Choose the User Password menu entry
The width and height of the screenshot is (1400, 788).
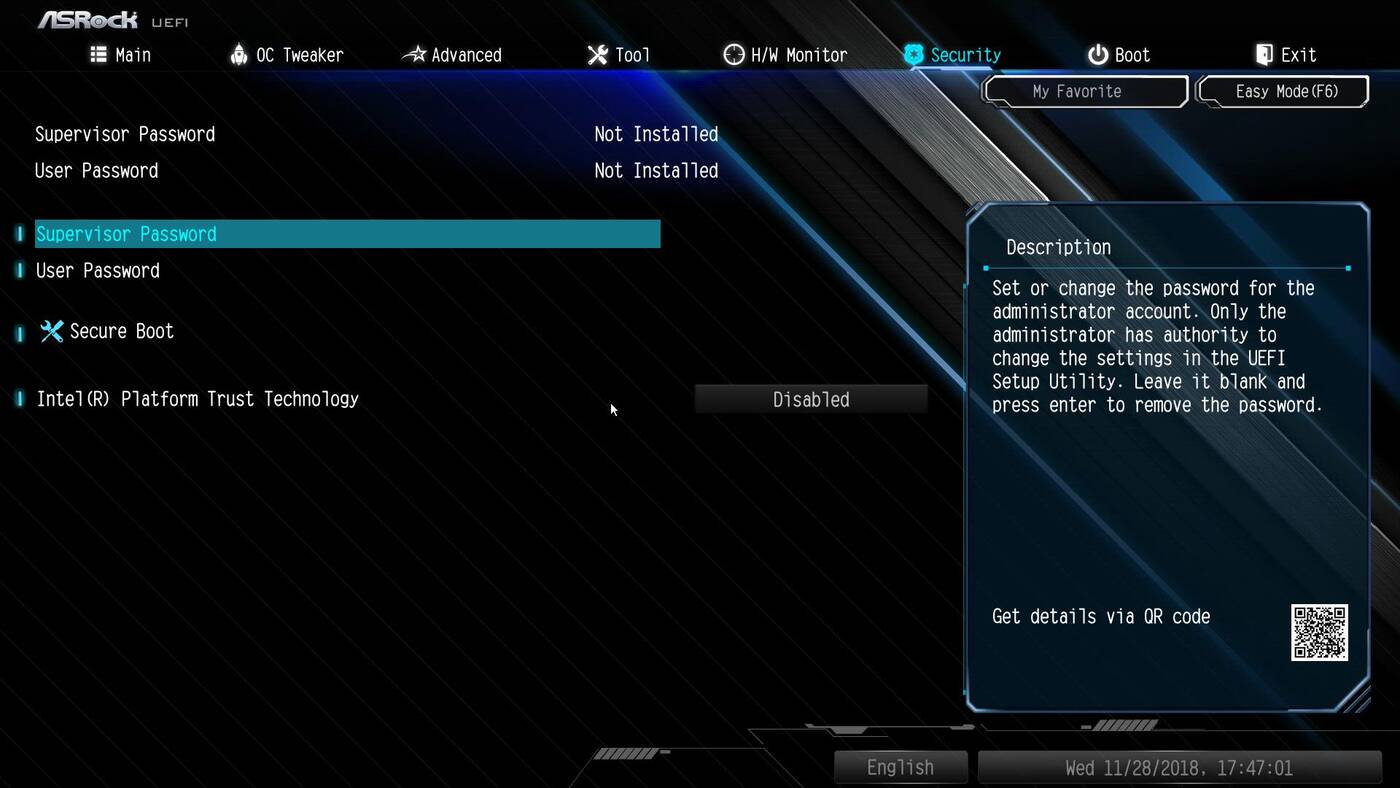pyautogui.click(x=98, y=271)
